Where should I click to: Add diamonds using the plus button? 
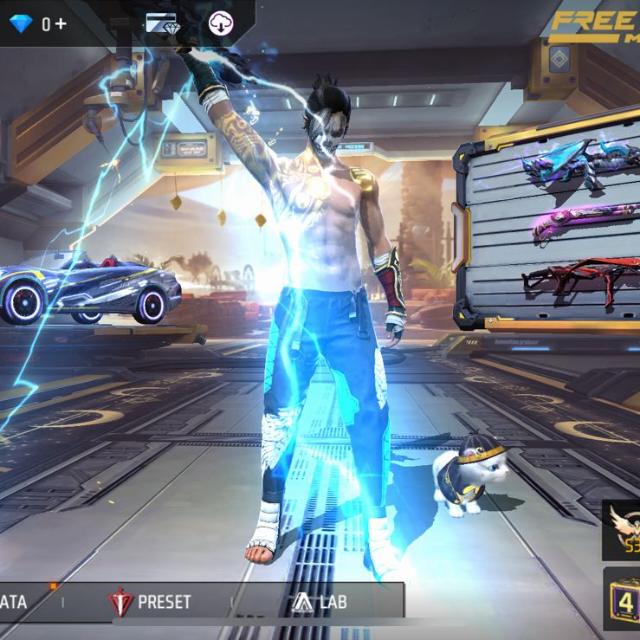[x=62, y=23]
